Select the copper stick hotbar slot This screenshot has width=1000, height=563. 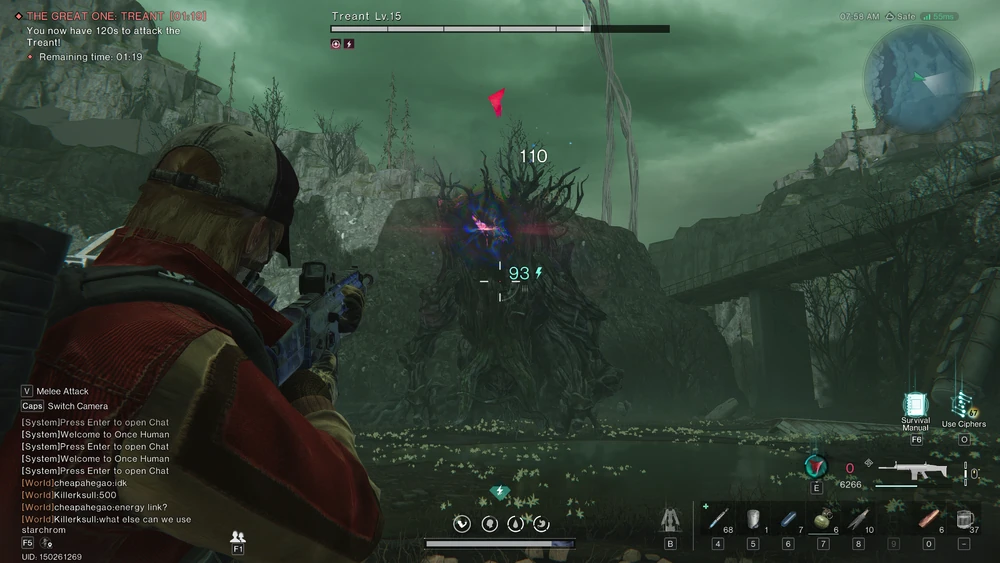pos(929,519)
